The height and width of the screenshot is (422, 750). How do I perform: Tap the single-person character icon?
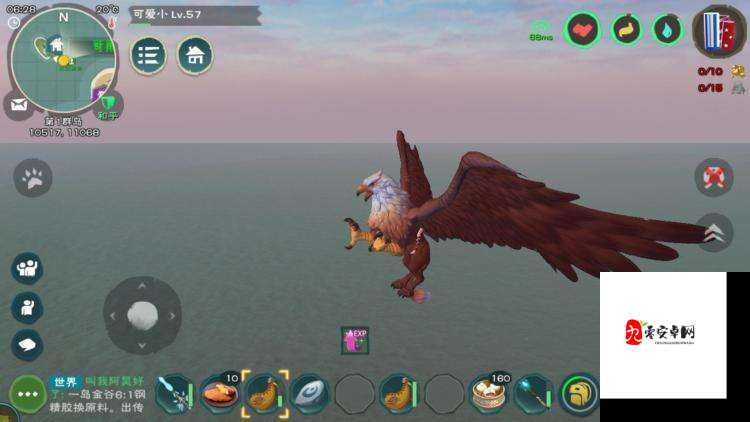pos(27,306)
